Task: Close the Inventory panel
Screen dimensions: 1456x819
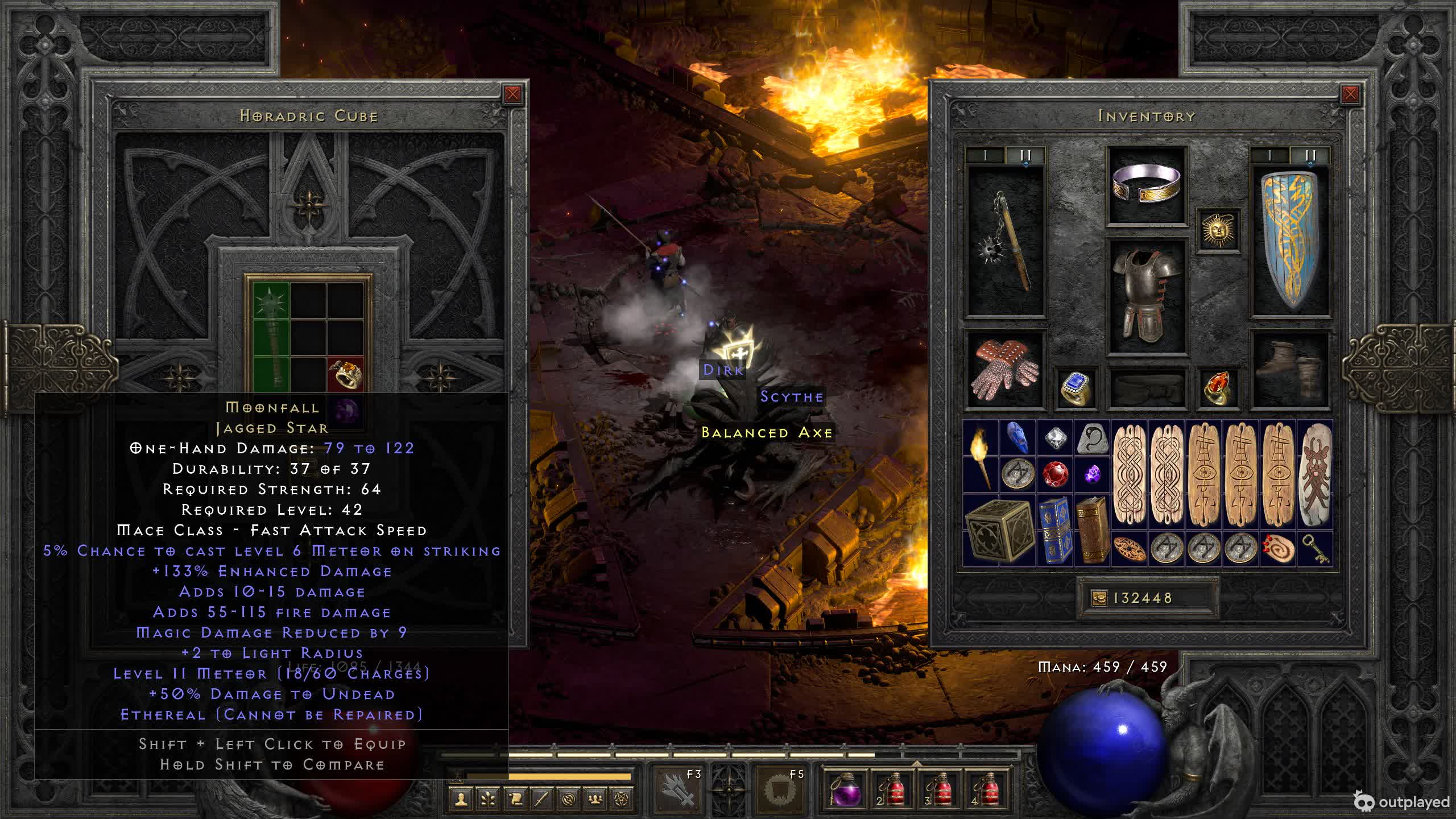Action: [x=1350, y=94]
